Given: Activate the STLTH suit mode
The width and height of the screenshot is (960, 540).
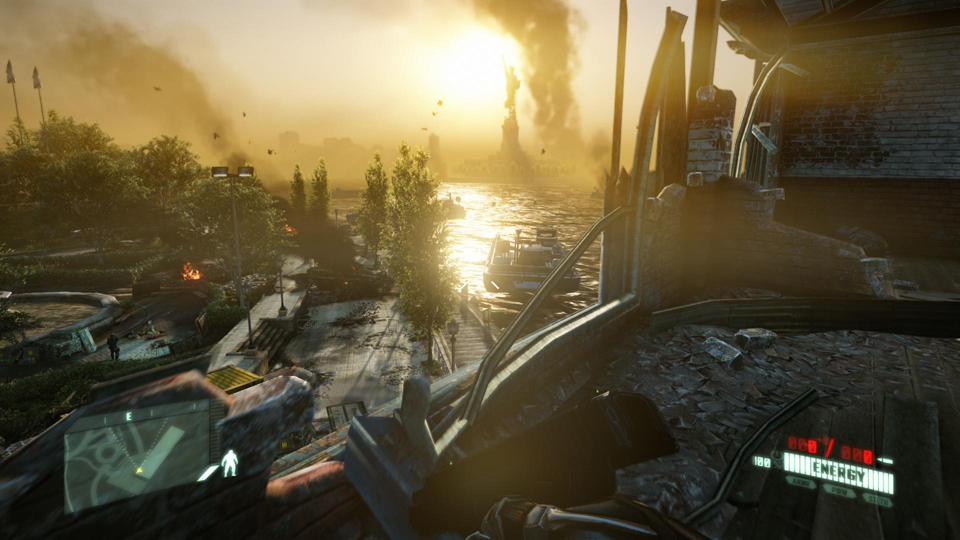Looking at the screenshot, I should pyautogui.click(x=877, y=499).
